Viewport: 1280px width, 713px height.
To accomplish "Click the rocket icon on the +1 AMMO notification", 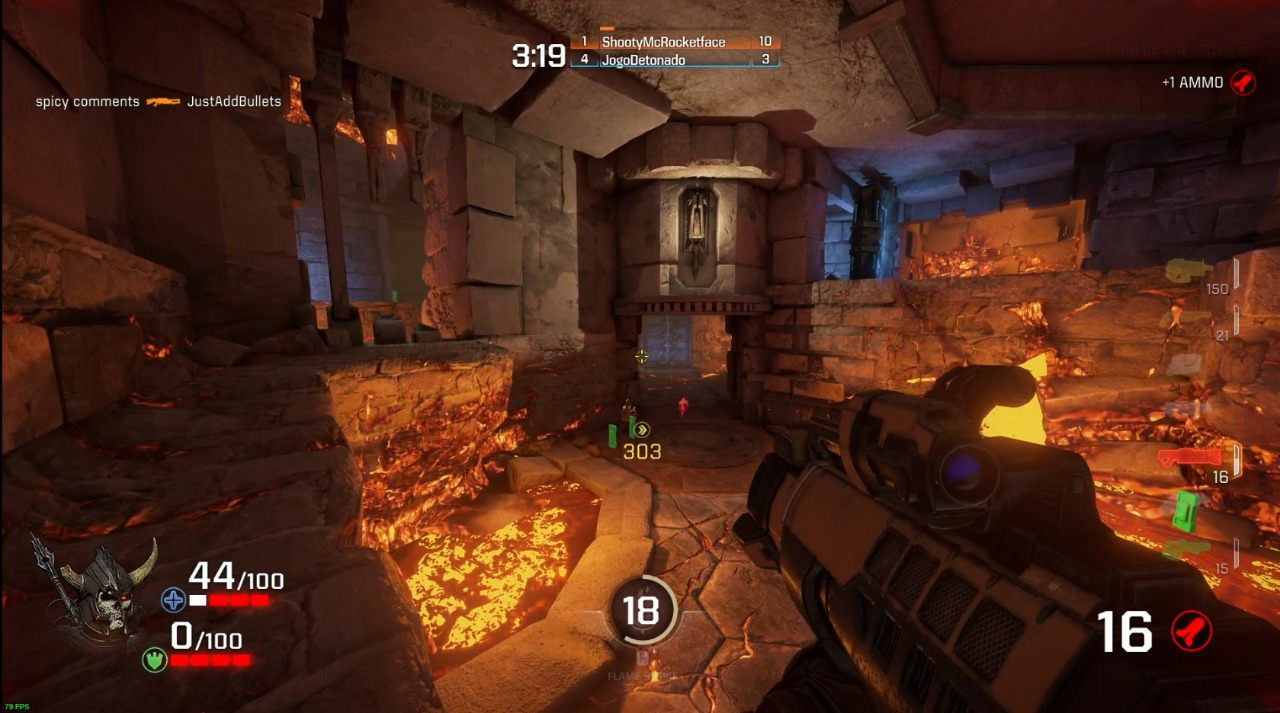I will pos(1243,82).
